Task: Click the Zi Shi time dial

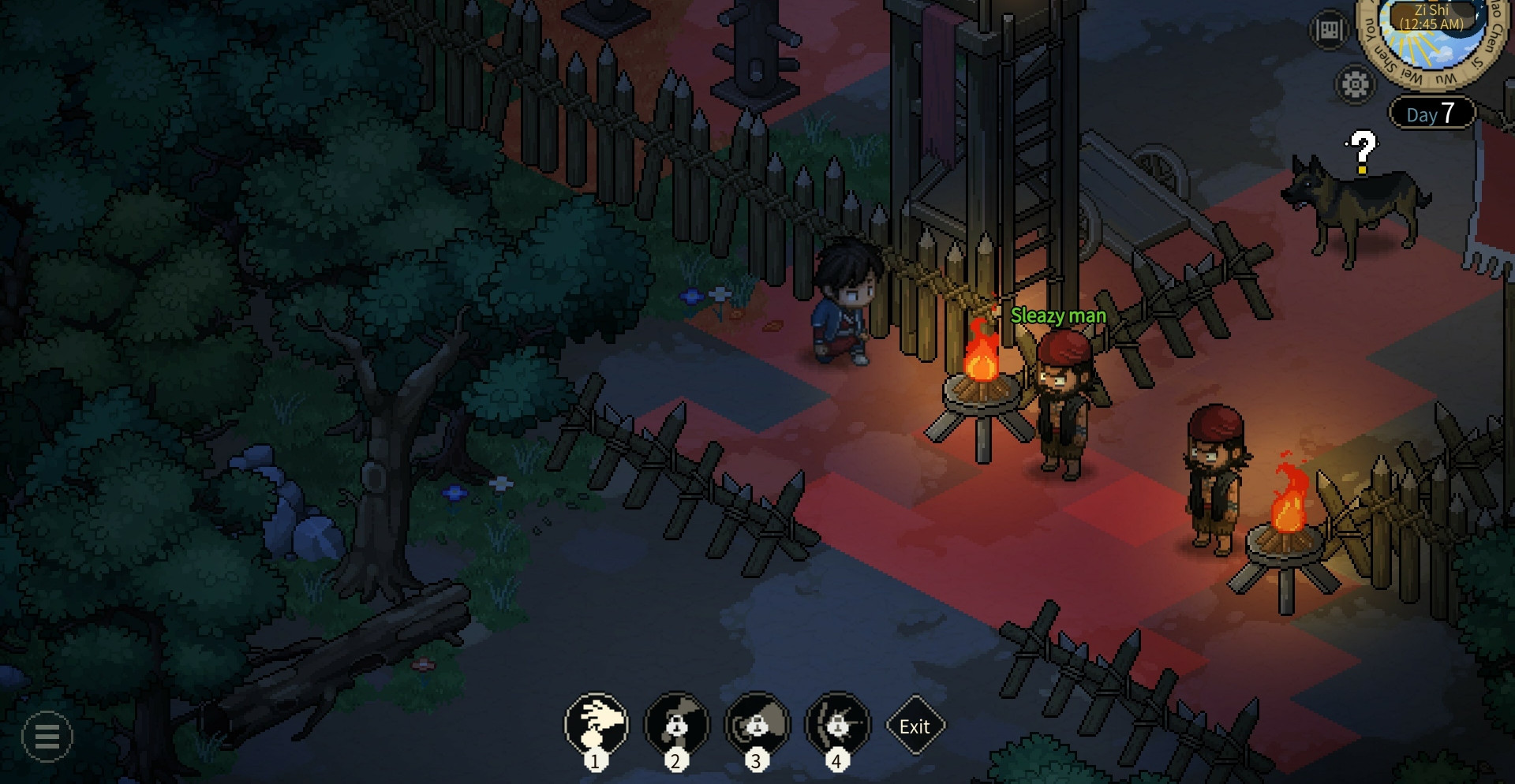Action: click(1431, 32)
